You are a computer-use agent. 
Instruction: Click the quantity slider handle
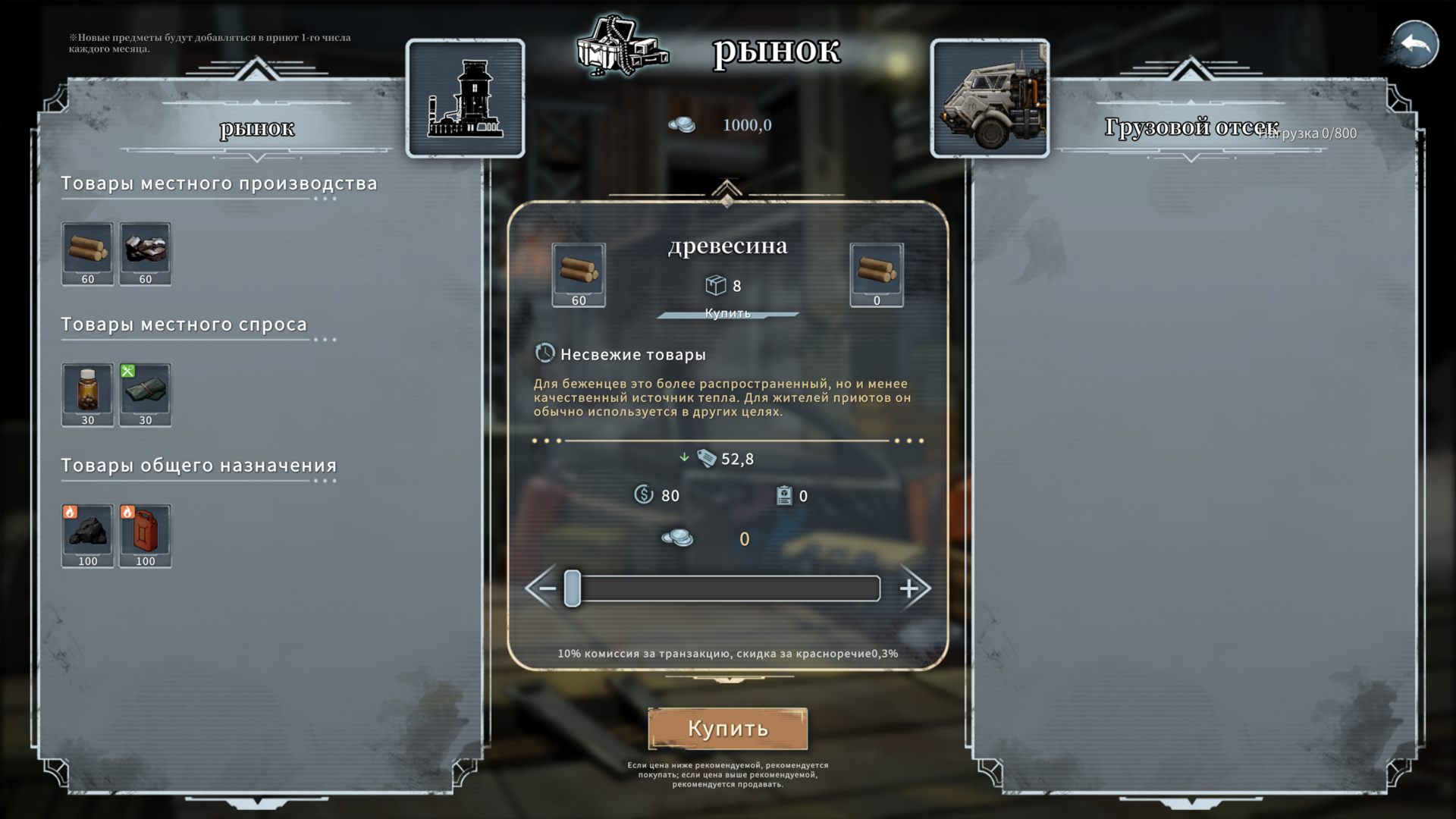[x=573, y=588]
